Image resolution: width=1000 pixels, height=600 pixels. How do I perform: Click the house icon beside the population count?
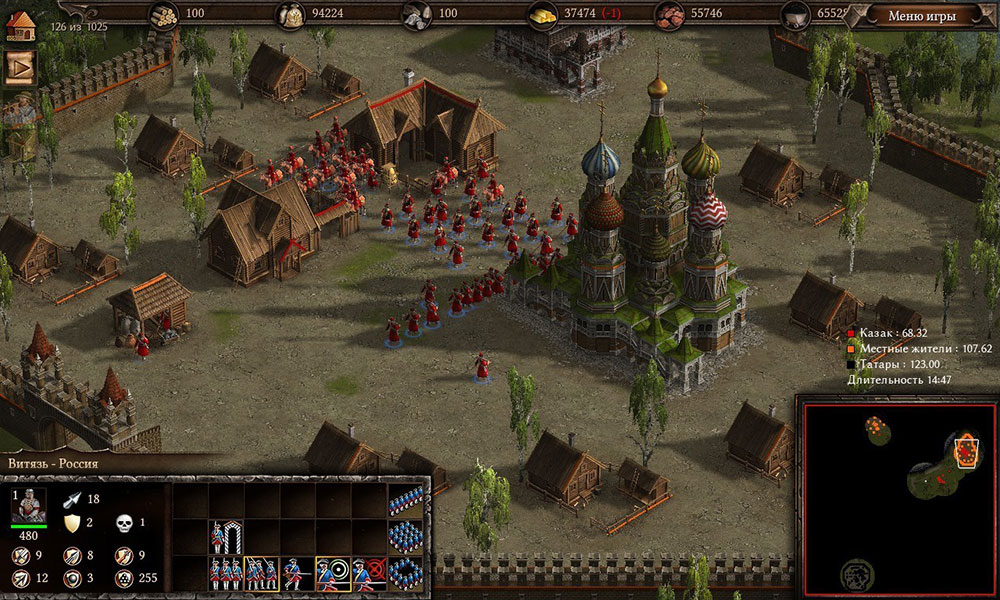tap(20, 25)
